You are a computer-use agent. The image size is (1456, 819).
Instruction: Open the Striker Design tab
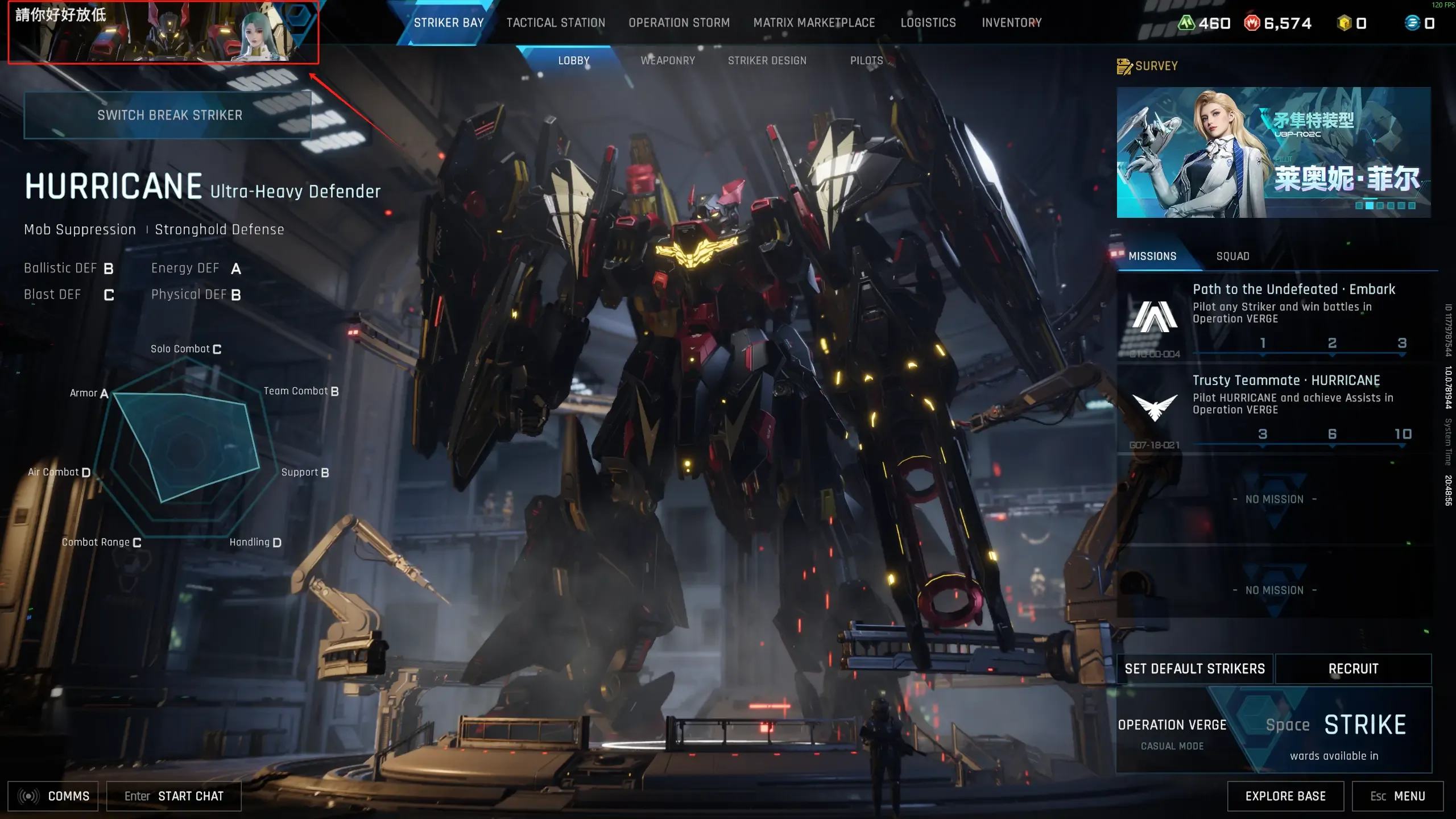pos(767,61)
